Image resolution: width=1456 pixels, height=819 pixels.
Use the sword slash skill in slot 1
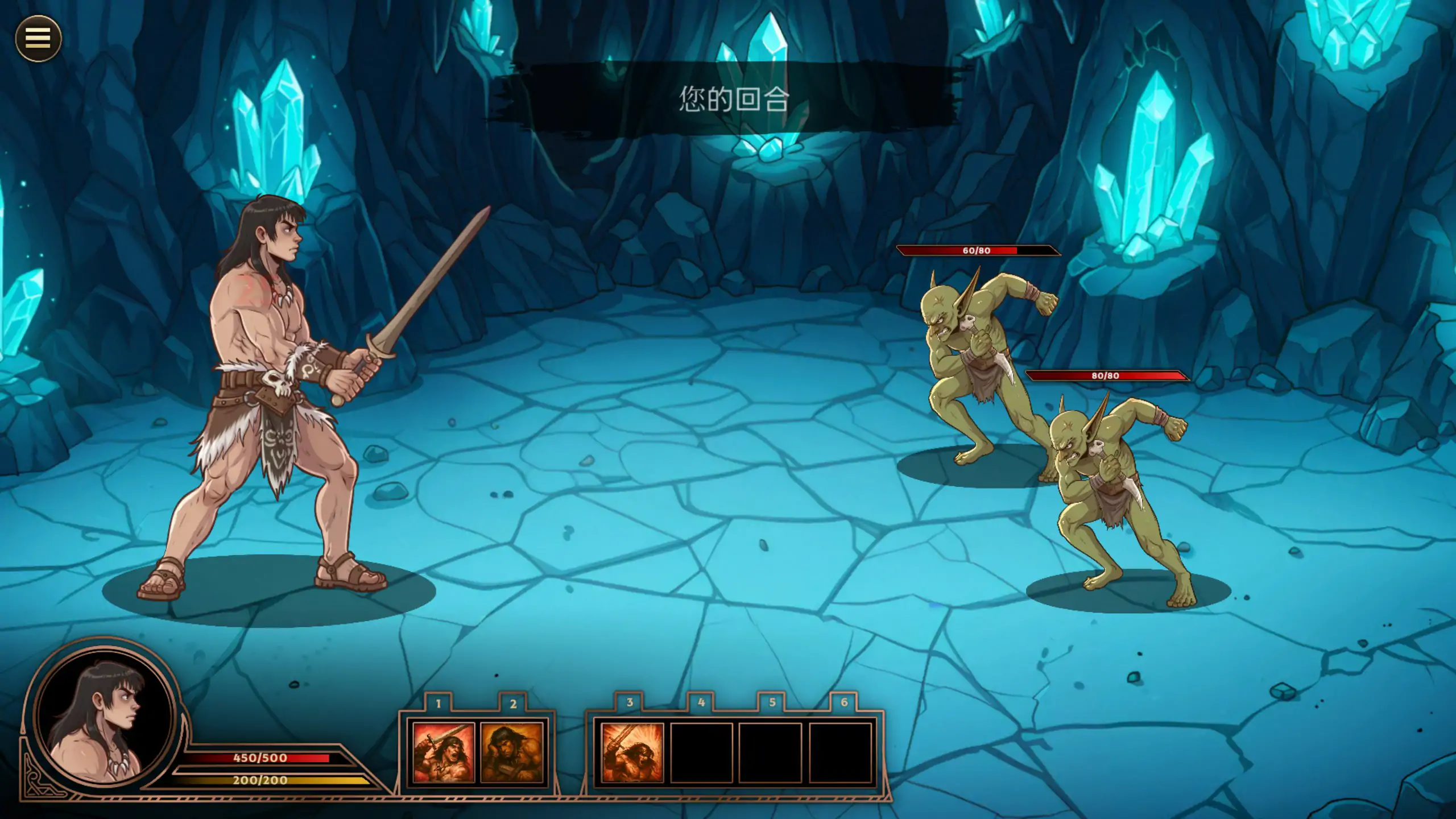click(x=443, y=752)
